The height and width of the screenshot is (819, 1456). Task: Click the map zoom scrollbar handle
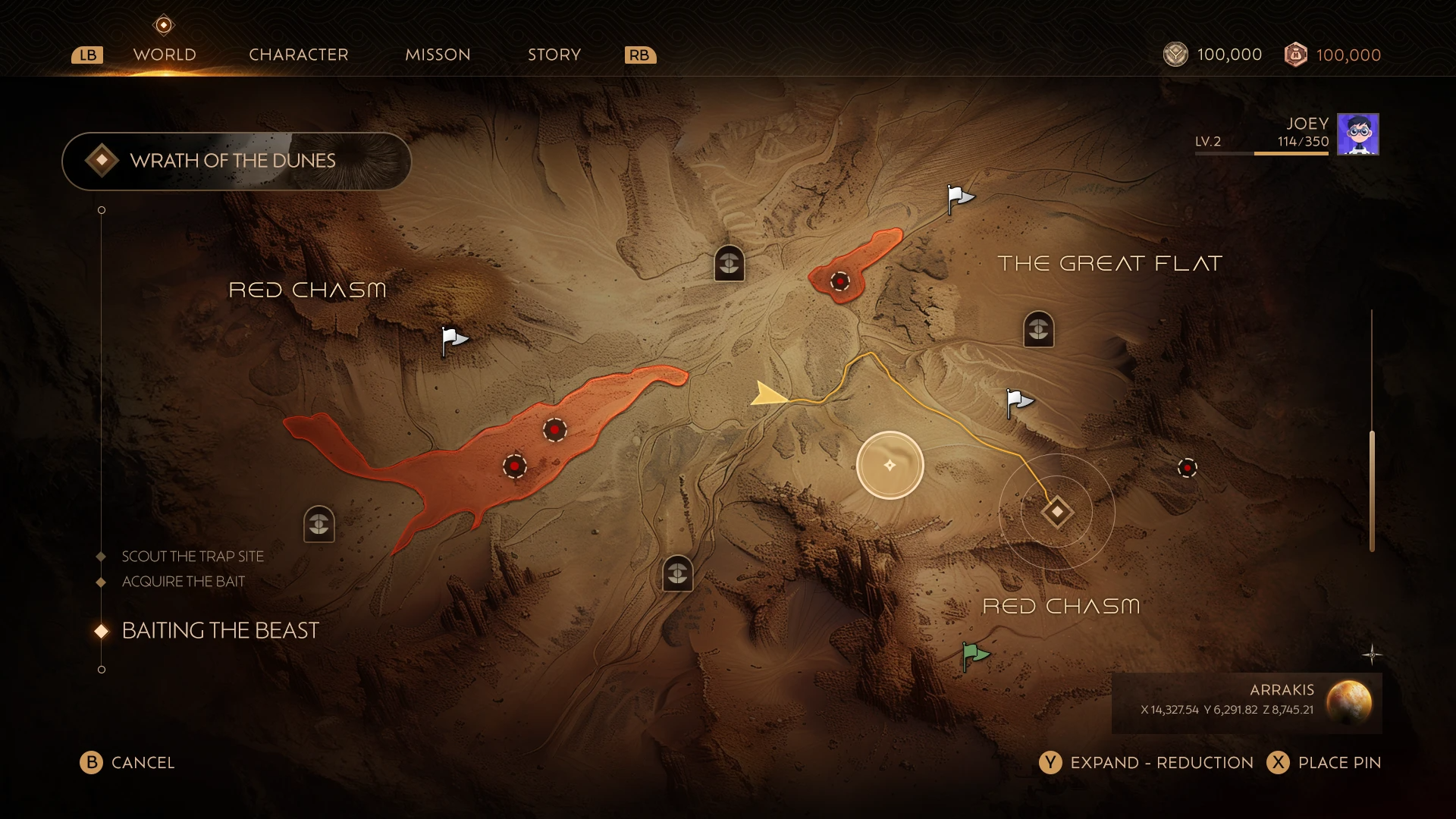coord(1372,490)
